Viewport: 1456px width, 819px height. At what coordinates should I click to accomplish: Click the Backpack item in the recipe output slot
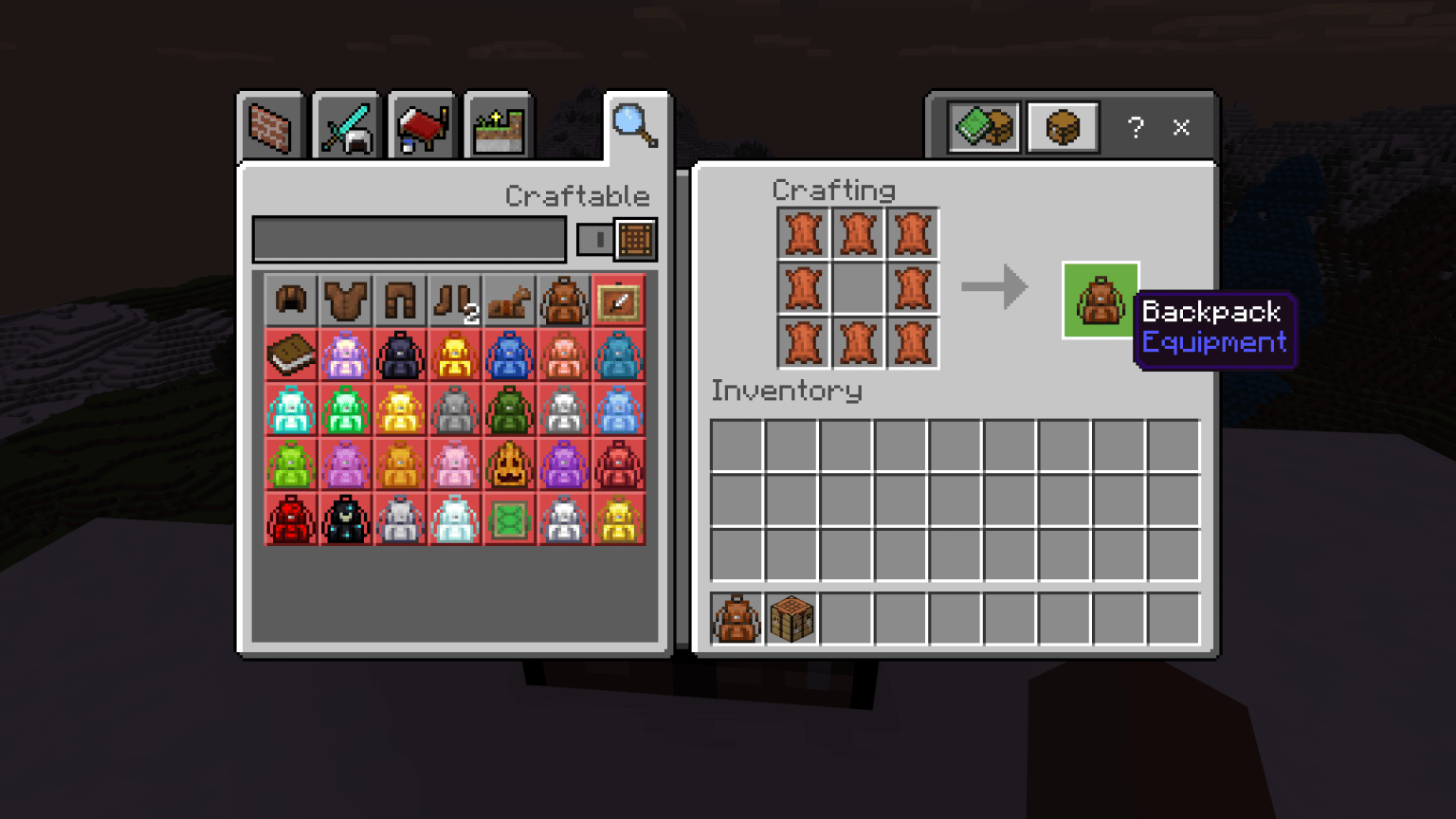tap(1100, 300)
